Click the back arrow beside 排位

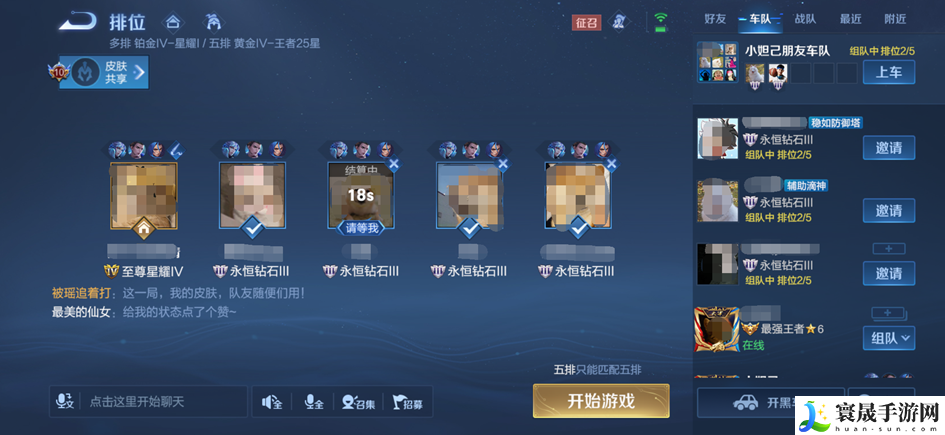point(76,21)
